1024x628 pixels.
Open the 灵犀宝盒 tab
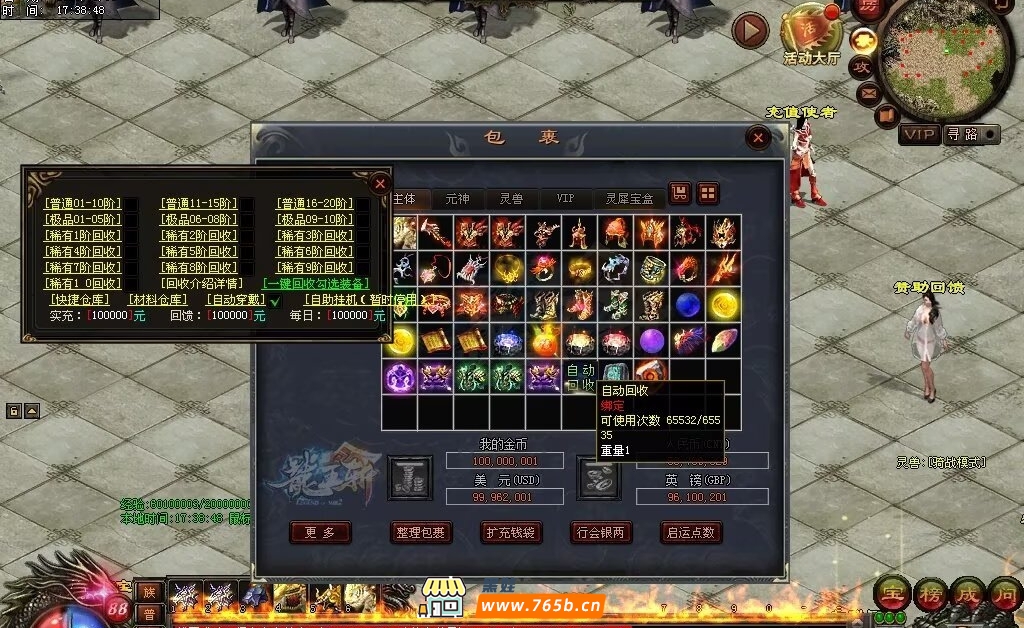click(x=629, y=199)
